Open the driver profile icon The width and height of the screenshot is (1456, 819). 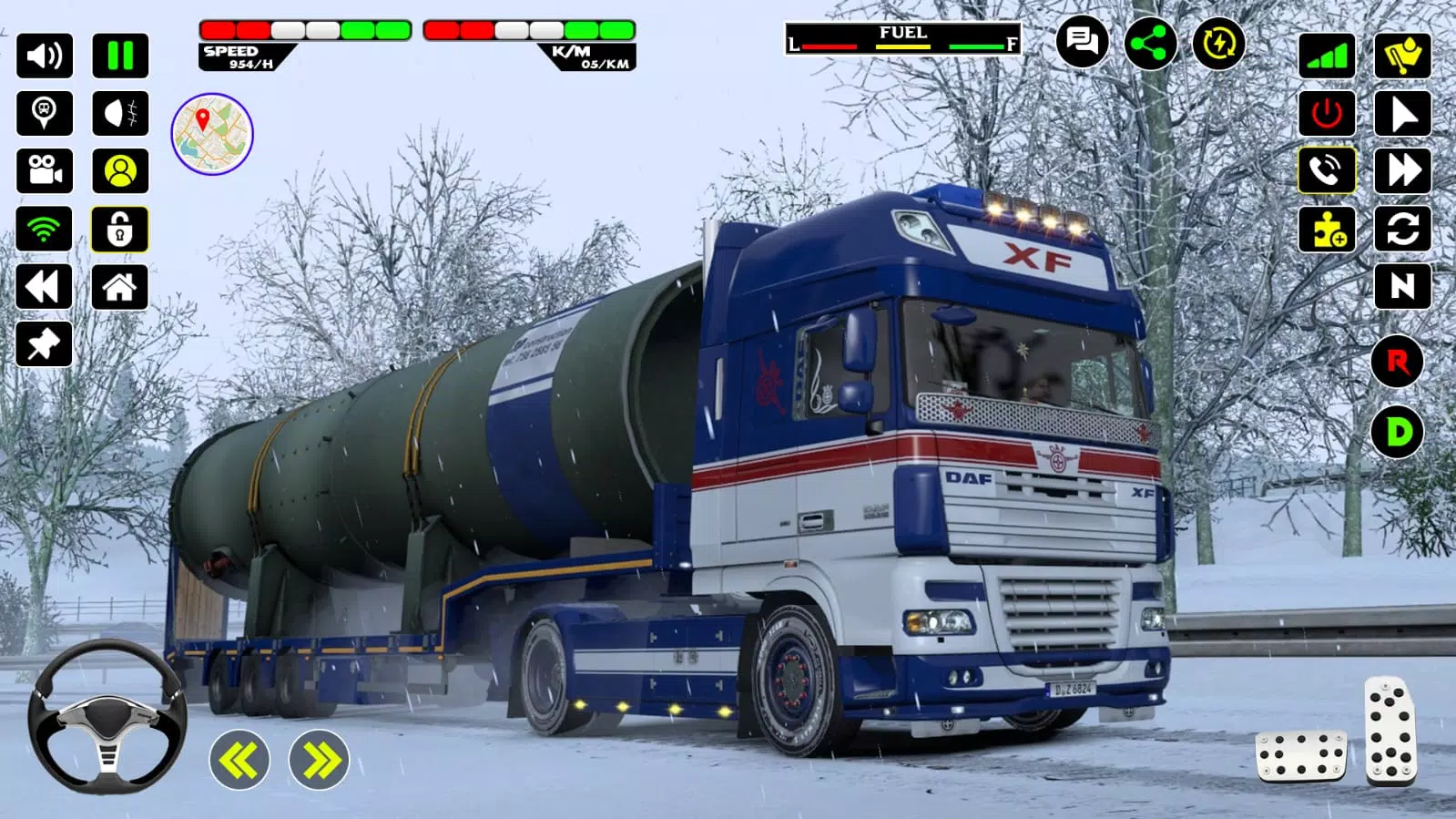click(120, 170)
